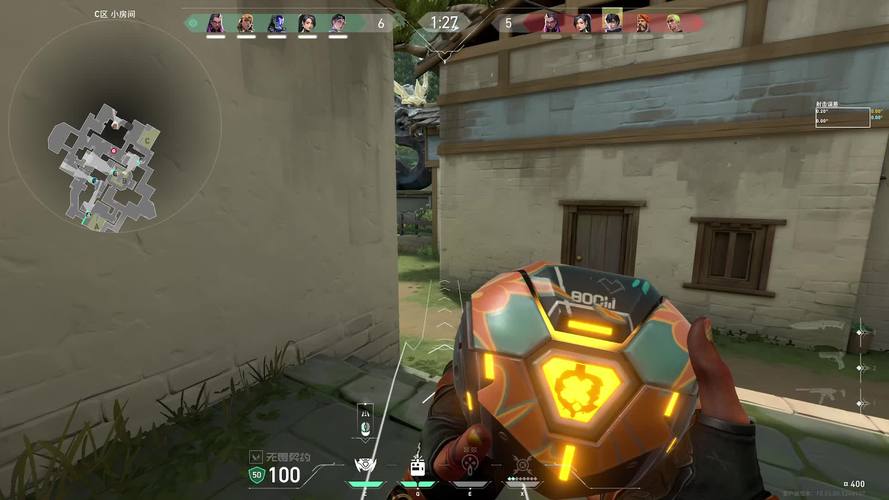This screenshot has height=500, width=889.
Task: Click the armor shield icon showing 50
Action: [x=257, y=475]
